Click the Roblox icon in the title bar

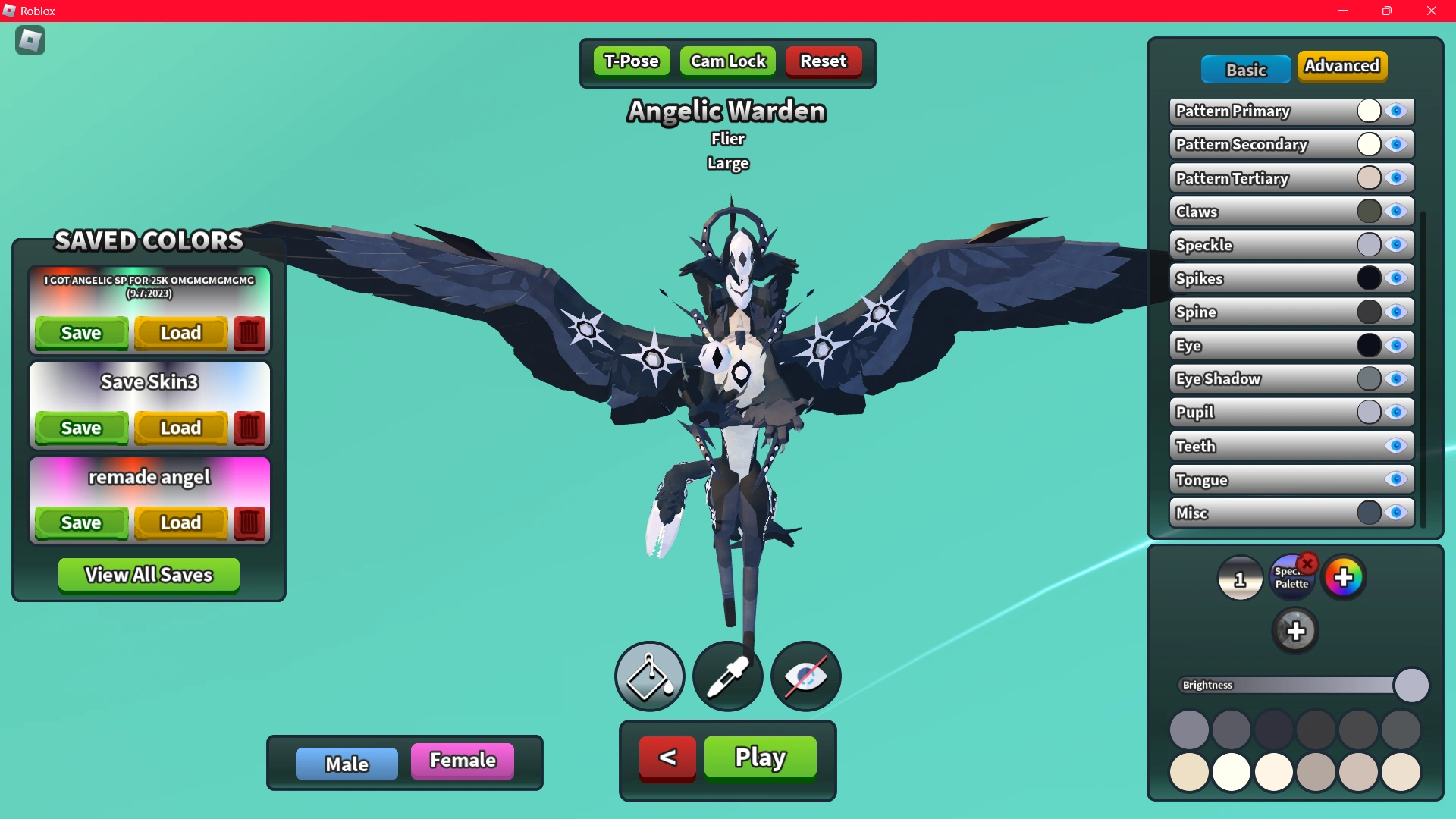[10, 11]
